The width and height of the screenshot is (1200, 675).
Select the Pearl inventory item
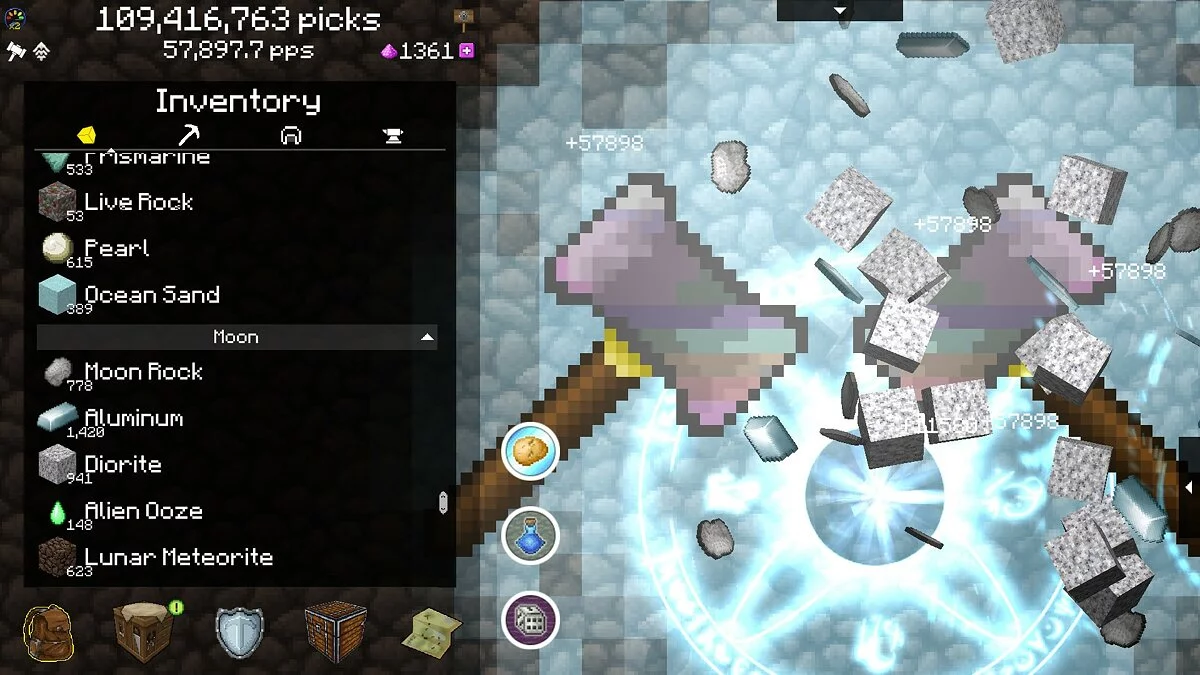[116, 248]
